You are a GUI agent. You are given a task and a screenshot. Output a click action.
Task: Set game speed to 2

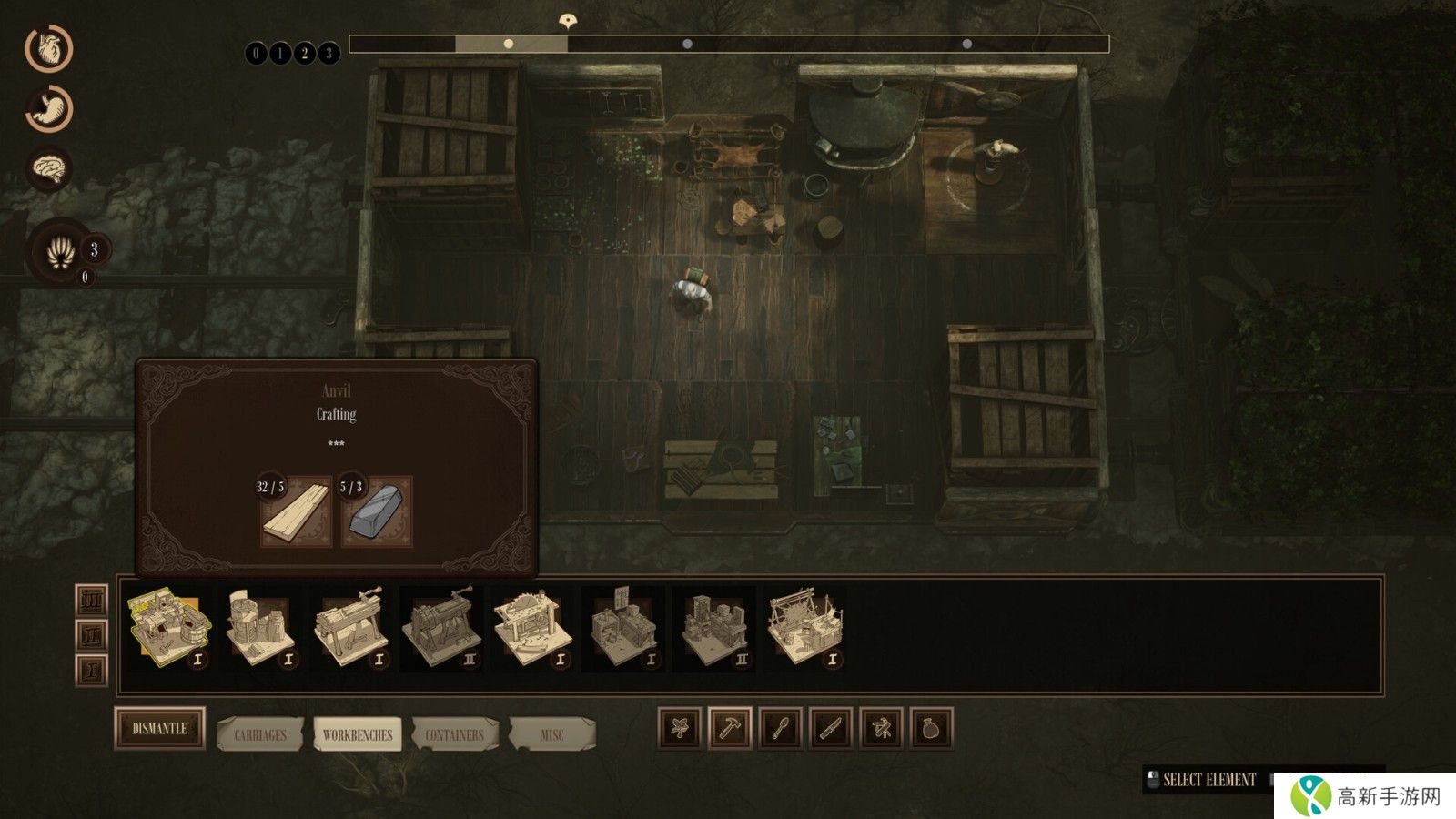point(304,54)
